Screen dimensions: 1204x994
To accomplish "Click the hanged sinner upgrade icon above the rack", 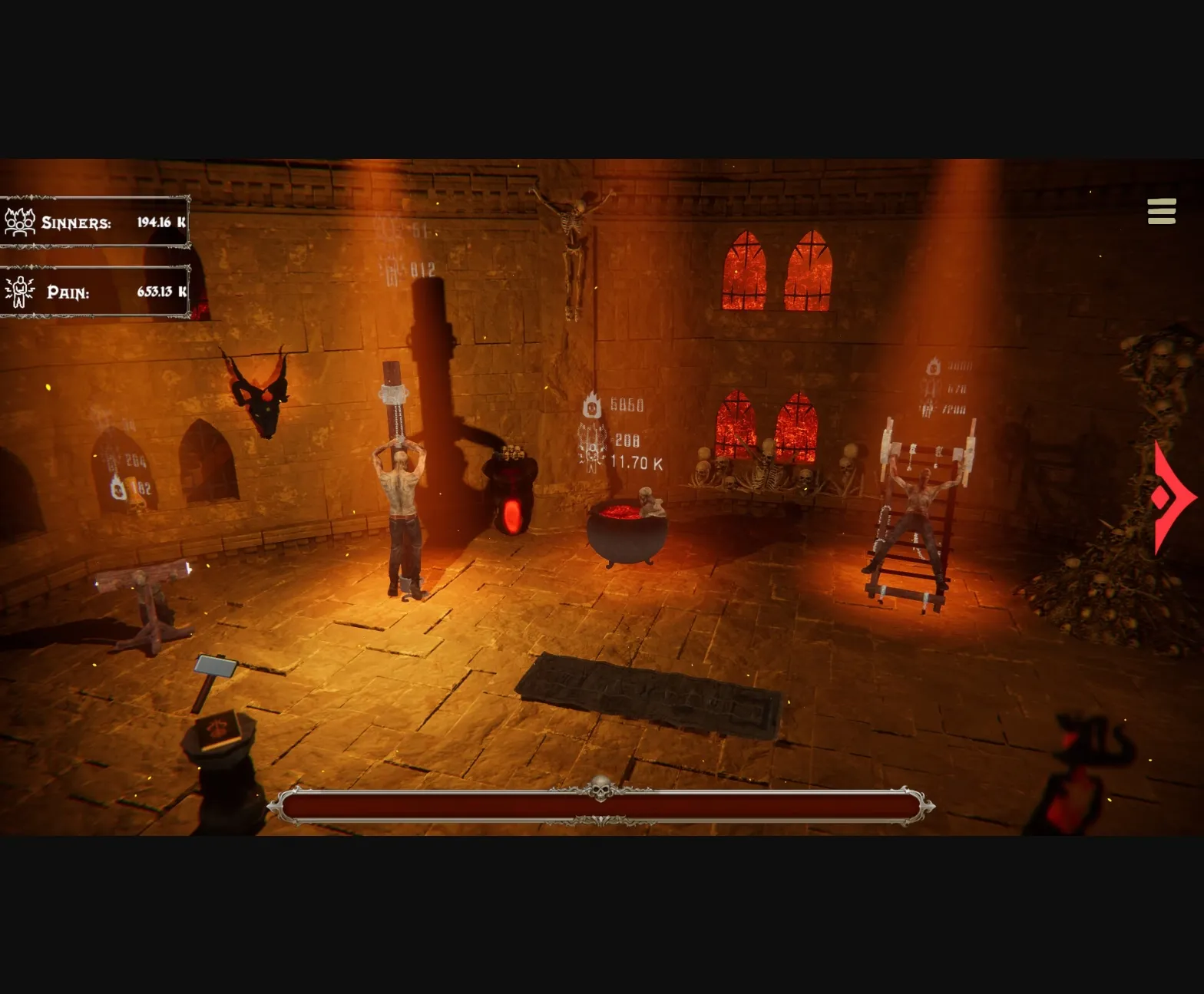I will click(929, 388).
